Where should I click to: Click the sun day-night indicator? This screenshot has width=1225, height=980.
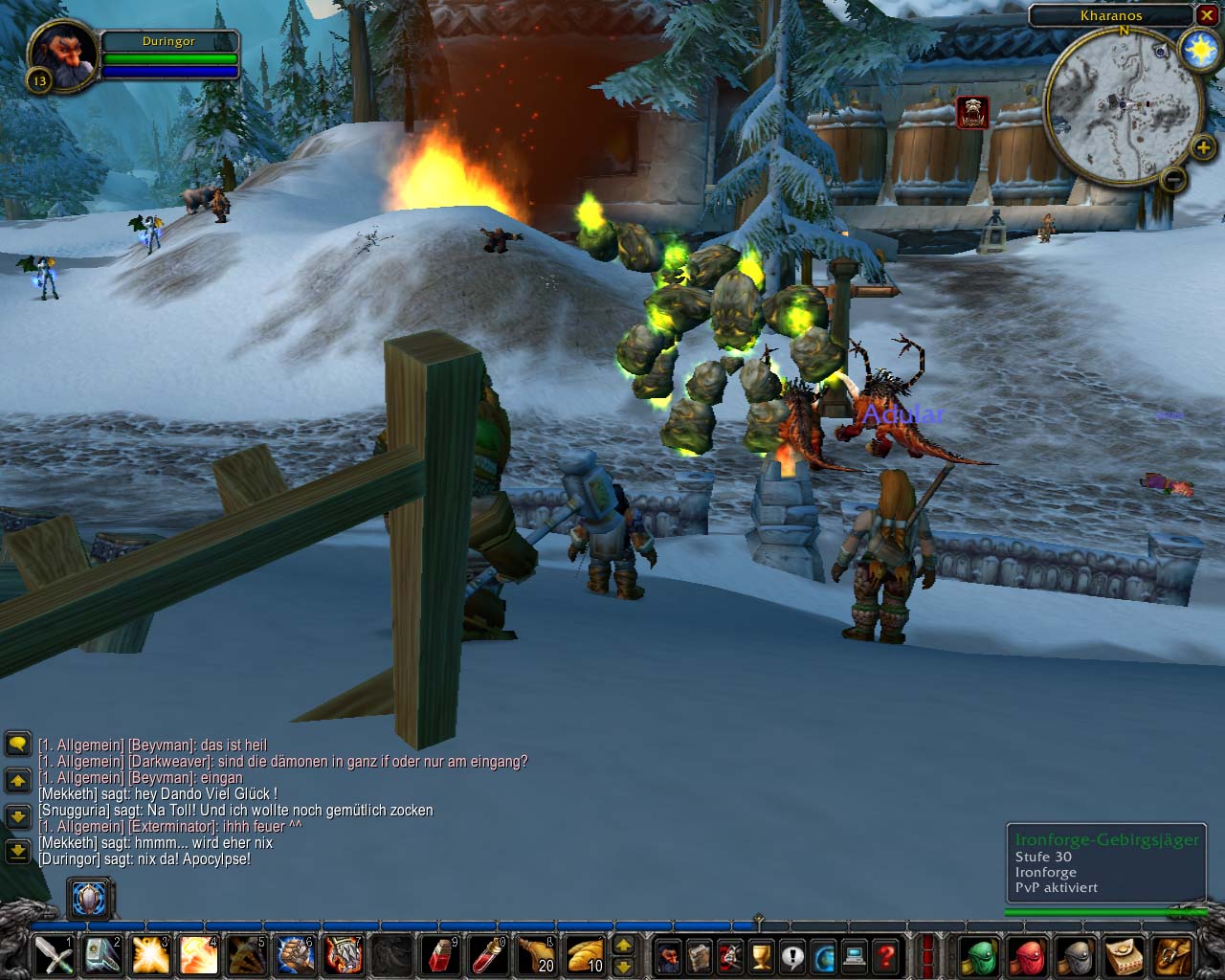[1199, 49]
